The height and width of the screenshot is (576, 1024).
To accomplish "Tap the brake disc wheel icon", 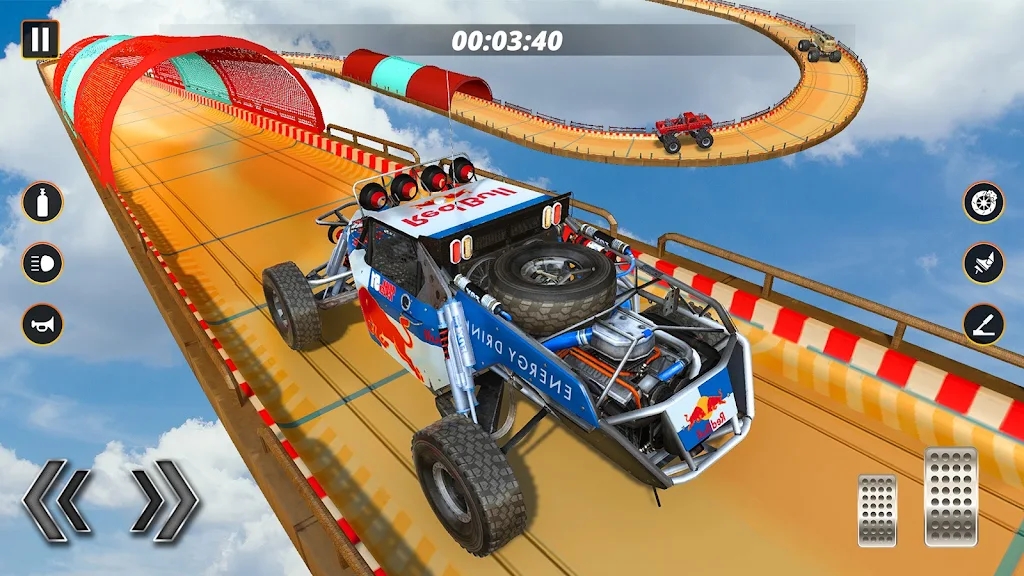I will click(x=984, y=202).
